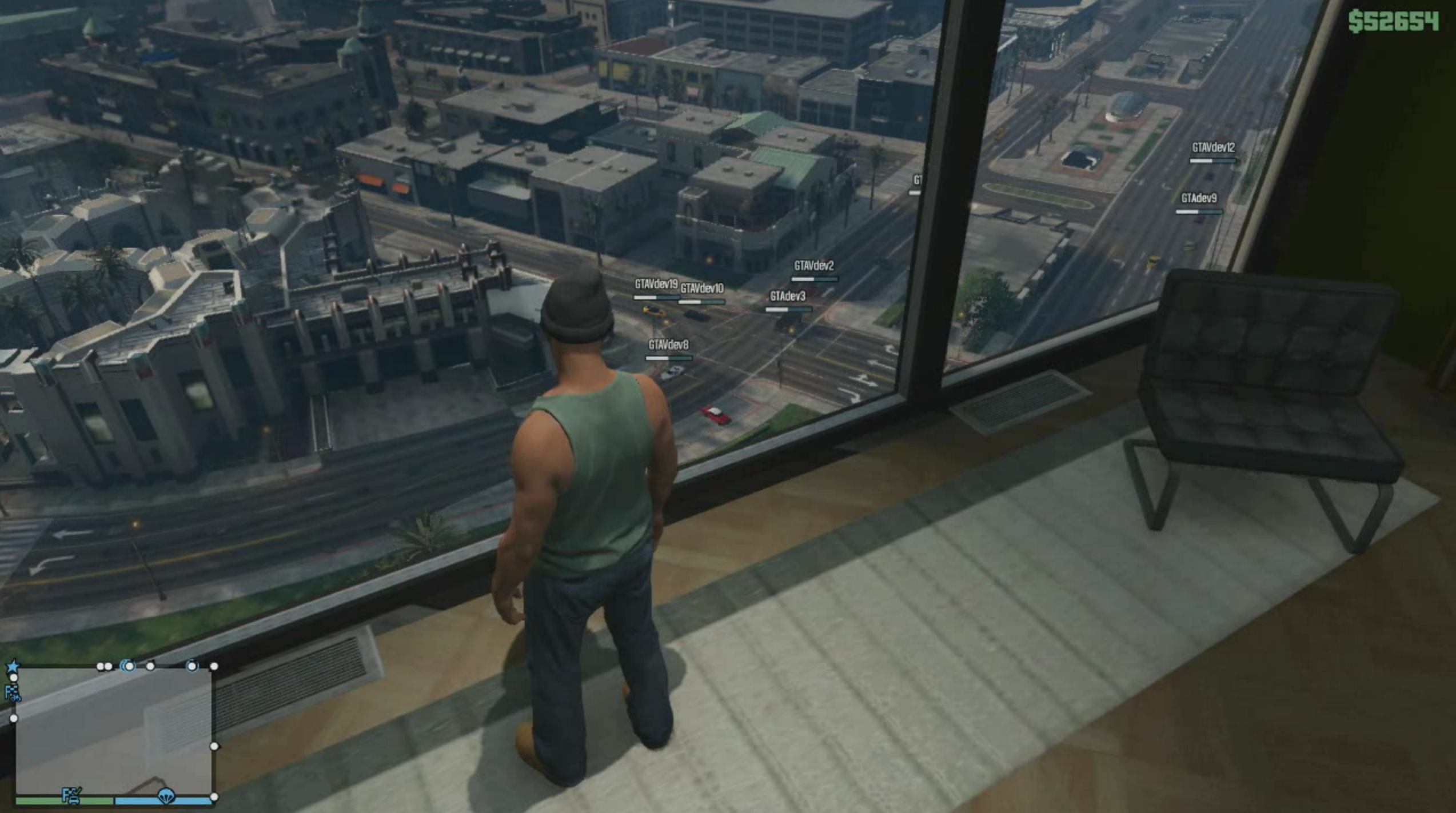Select the blue star blip on minimap
1456x813 pixels.
click(x=13, y=666)
